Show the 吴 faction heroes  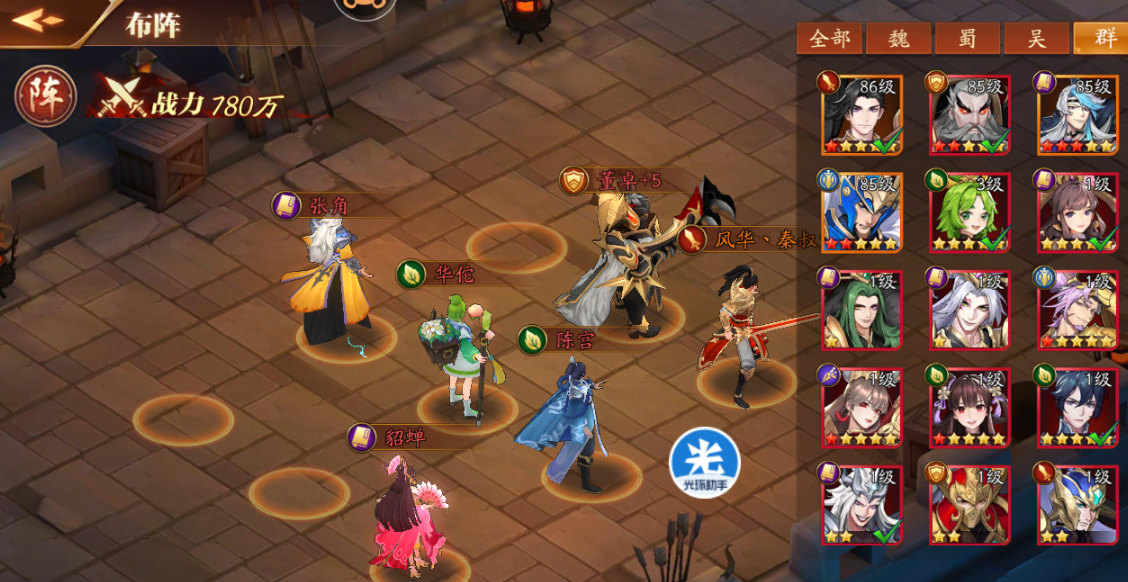click(x=1036, y=38)
